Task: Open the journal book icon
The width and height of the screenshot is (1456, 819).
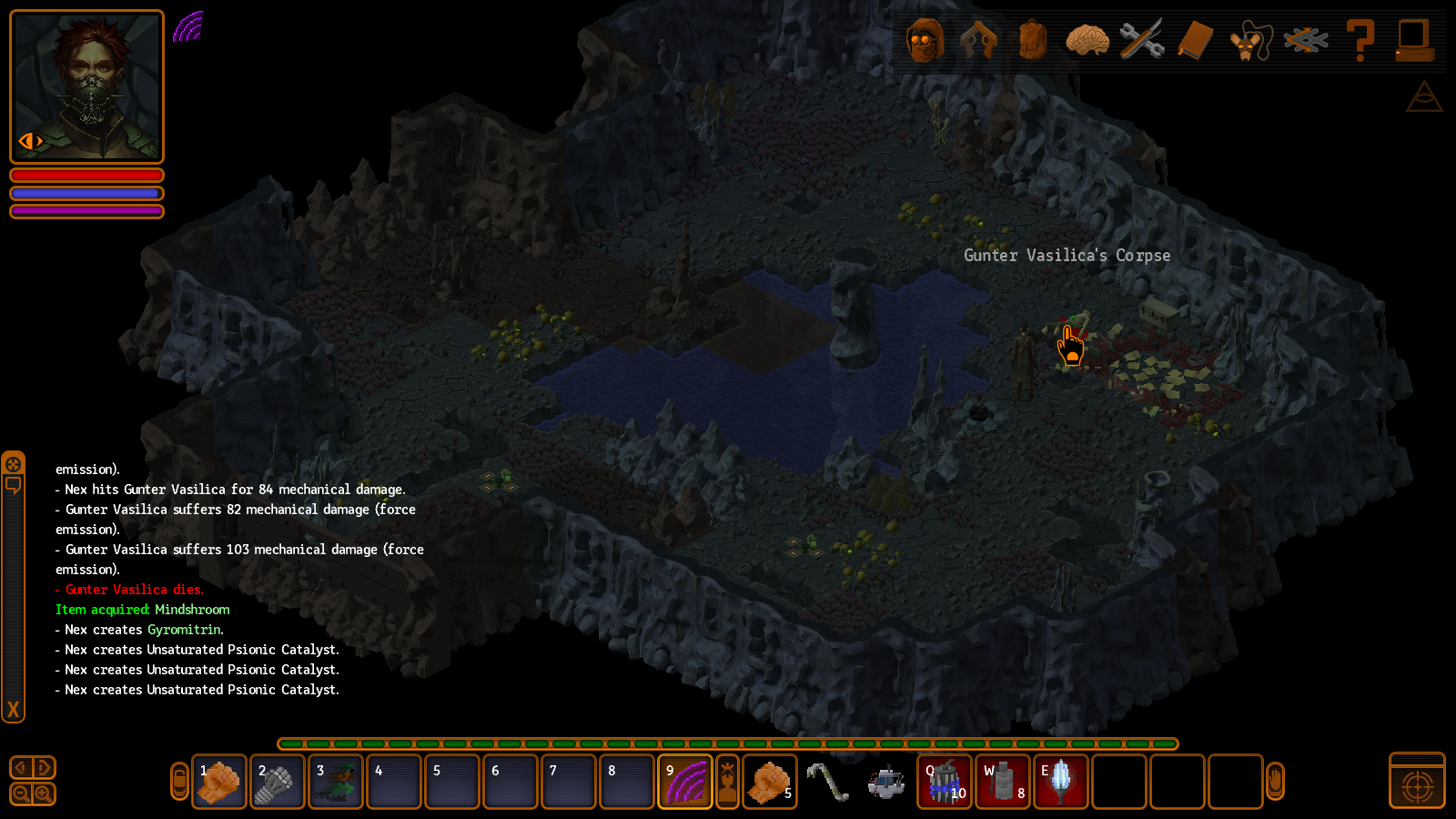Action: [1196, 41]
